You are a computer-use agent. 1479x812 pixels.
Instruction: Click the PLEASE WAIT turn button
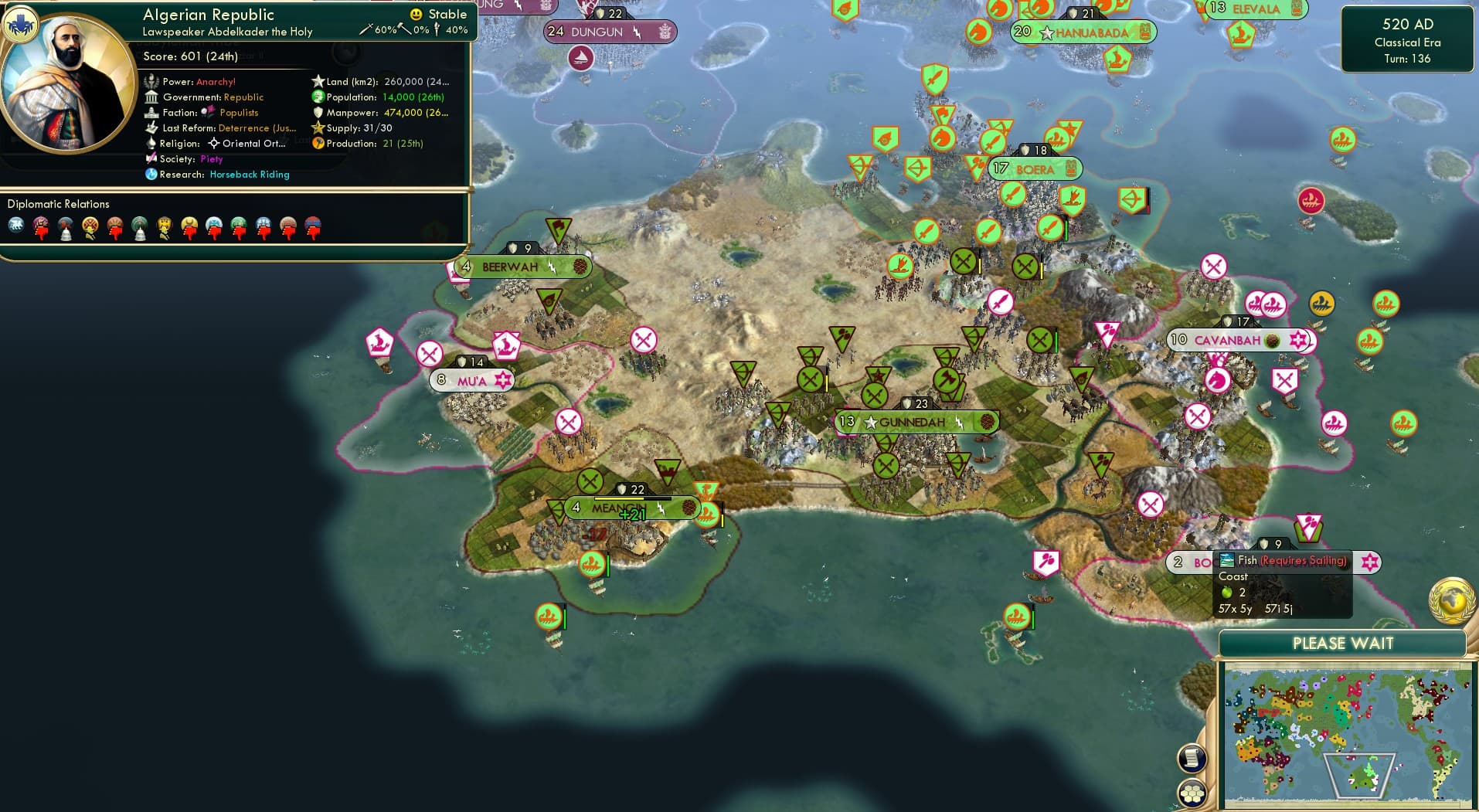click(1342, 644)
